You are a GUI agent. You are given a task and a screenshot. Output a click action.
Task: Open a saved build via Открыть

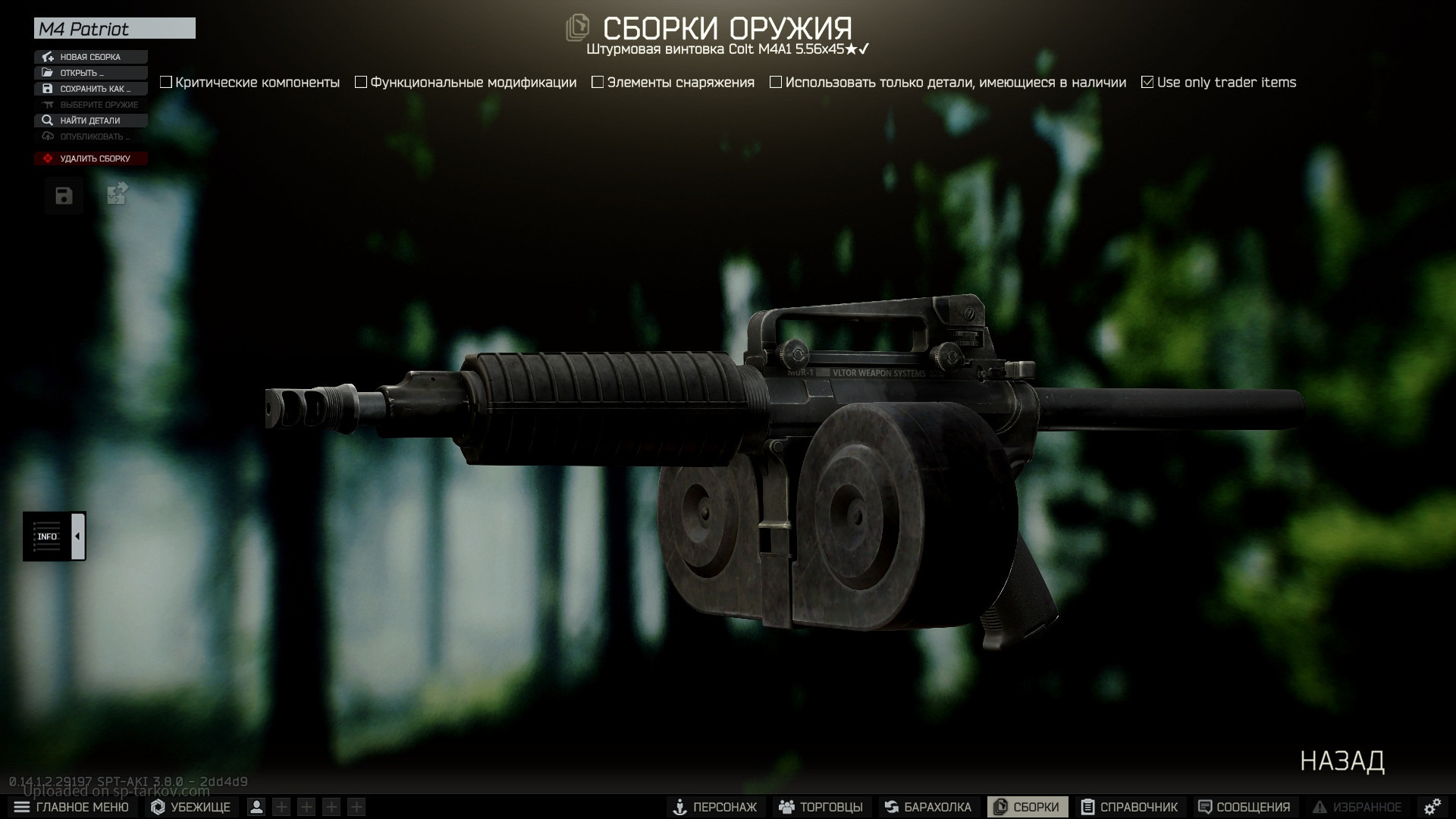pyautogui.click(x=90, y=73)
